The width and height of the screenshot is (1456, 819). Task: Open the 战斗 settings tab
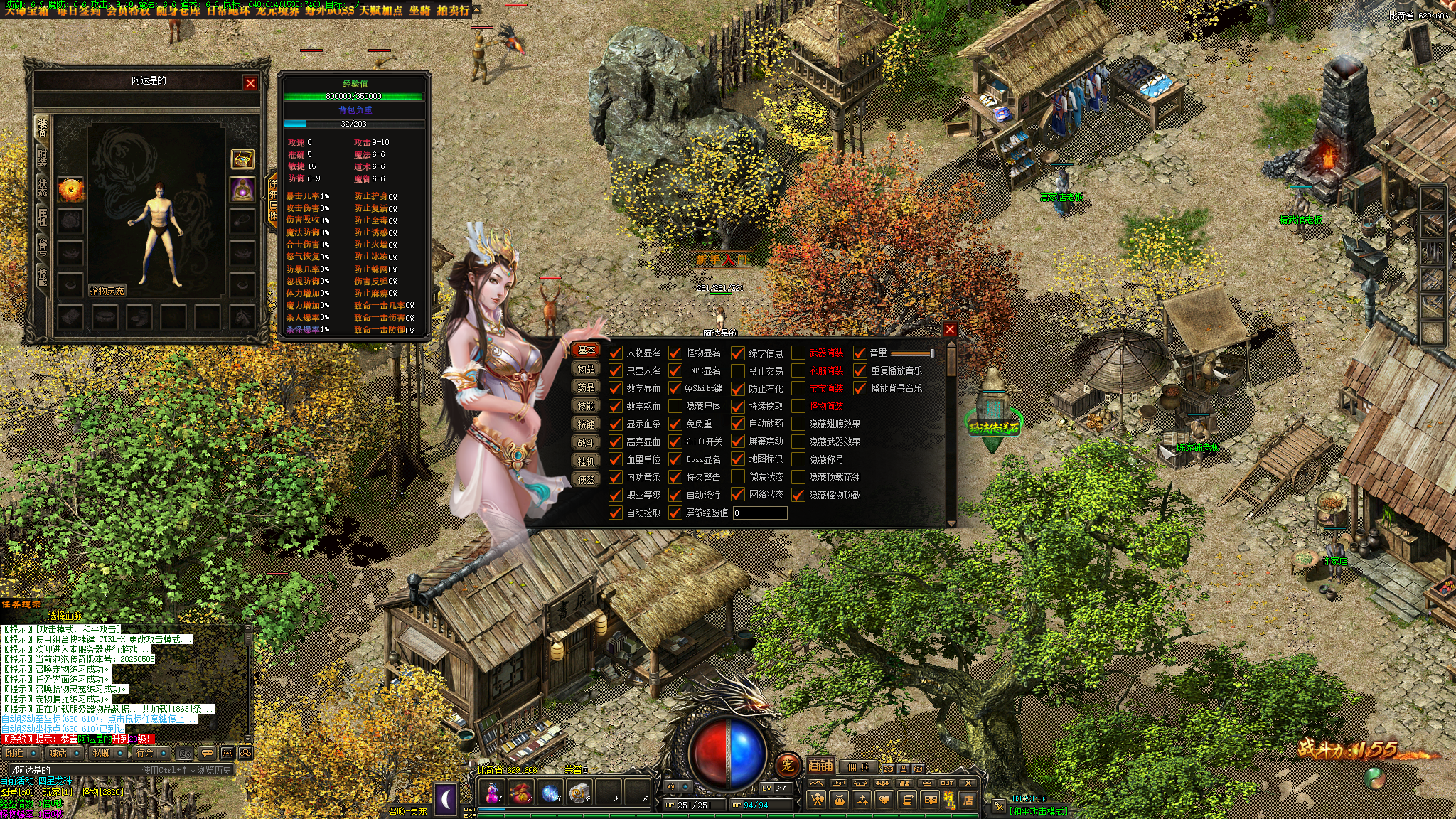pyautogui.click(x=586, y=442)
